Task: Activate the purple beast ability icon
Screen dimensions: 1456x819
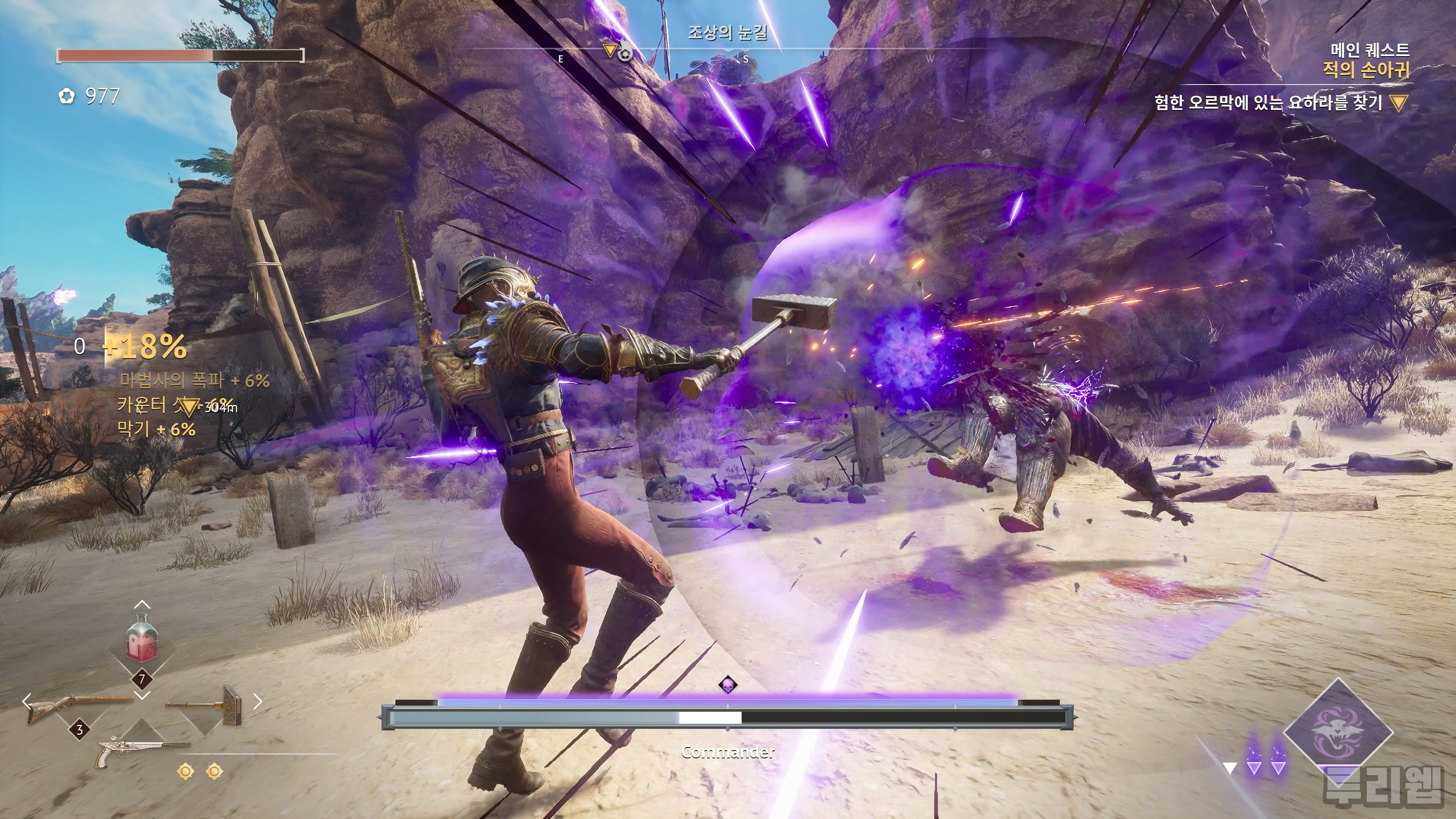Action: click(x=1337, y=734)
